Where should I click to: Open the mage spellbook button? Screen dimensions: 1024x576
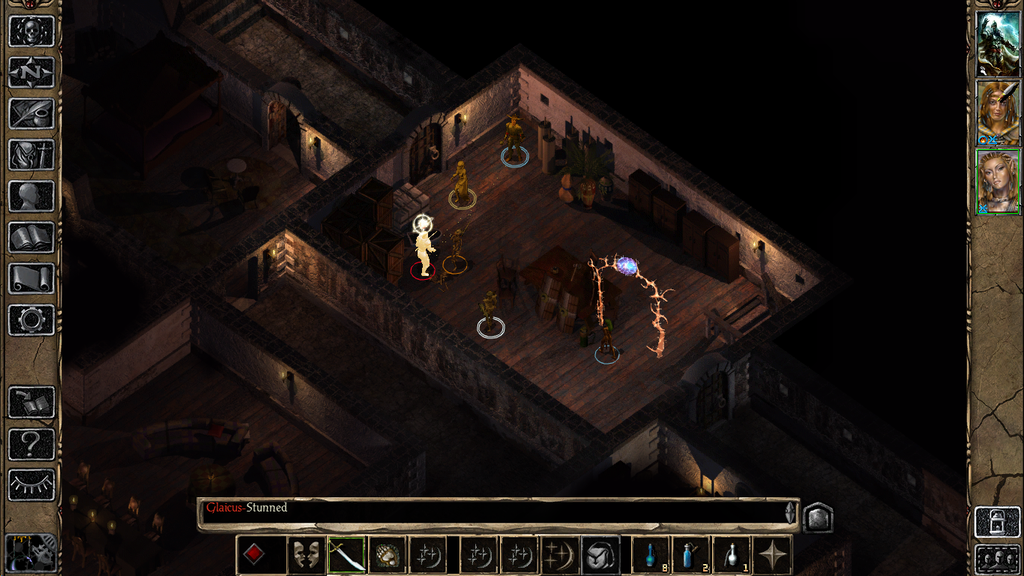31,237
